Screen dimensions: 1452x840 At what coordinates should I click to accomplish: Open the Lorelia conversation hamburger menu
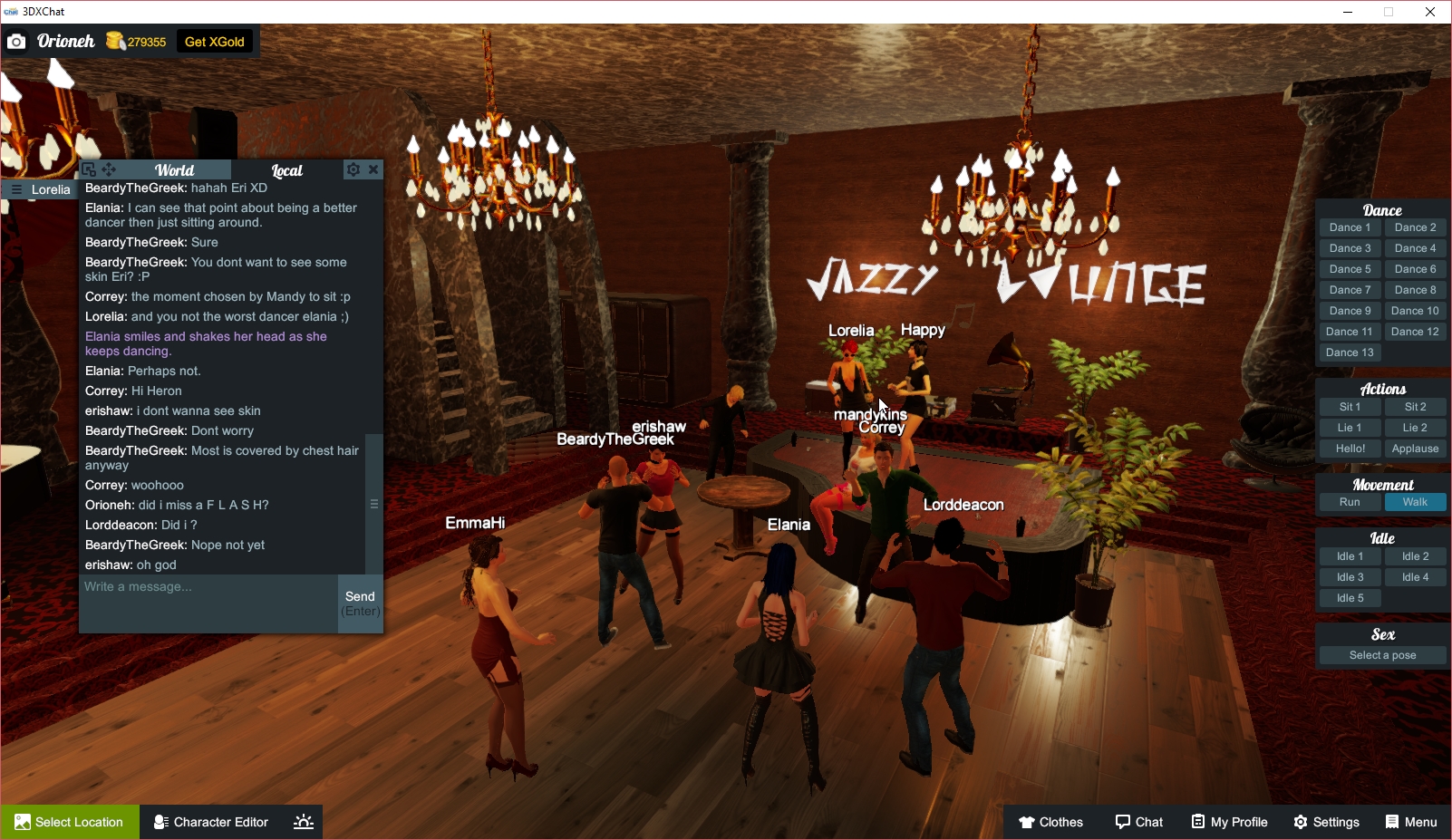15,188
